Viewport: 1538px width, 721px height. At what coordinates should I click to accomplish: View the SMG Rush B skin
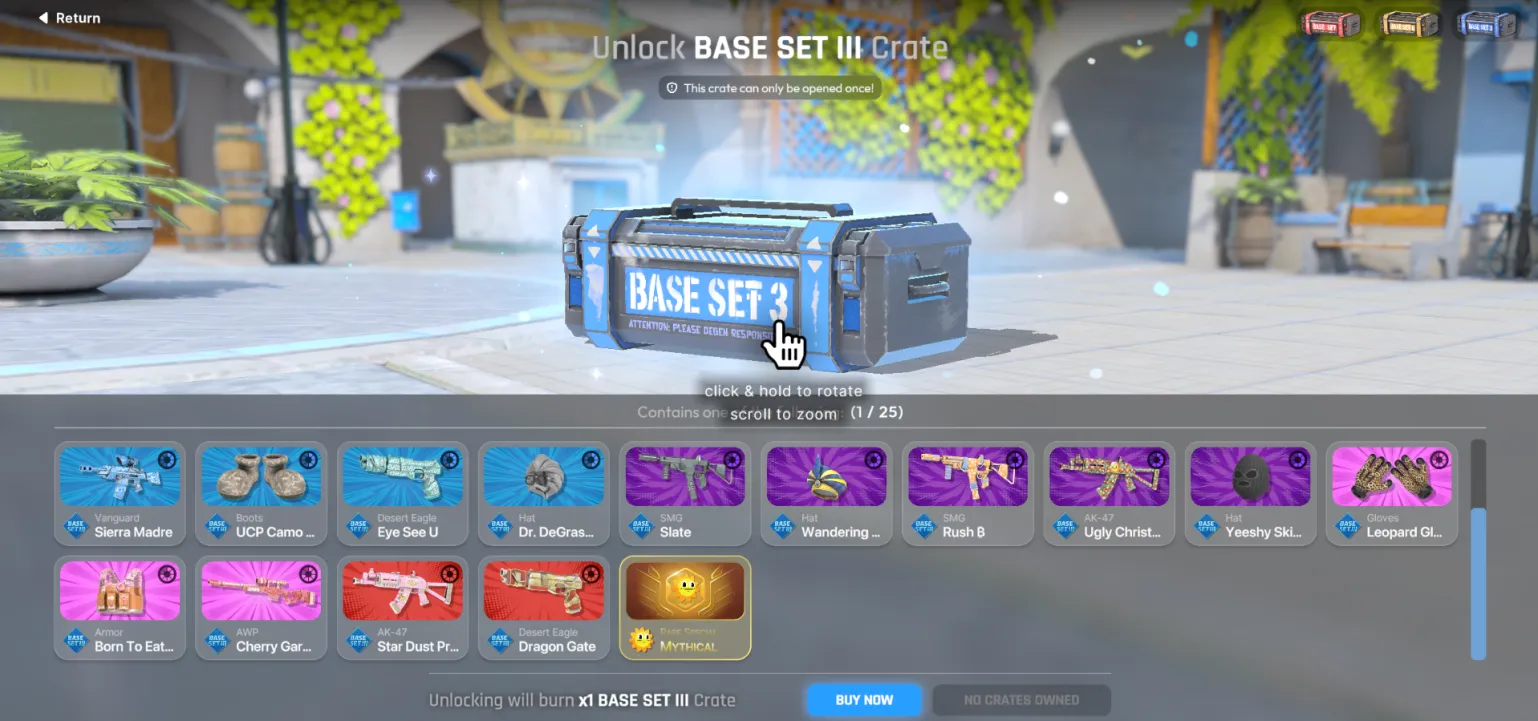[968, 494]
